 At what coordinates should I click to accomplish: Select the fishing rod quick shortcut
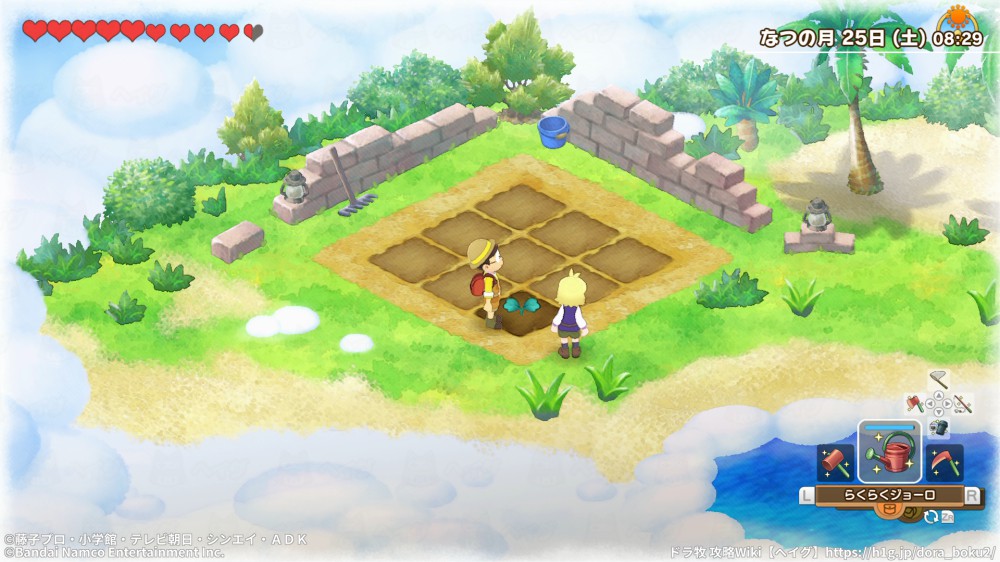coord(962,404)
